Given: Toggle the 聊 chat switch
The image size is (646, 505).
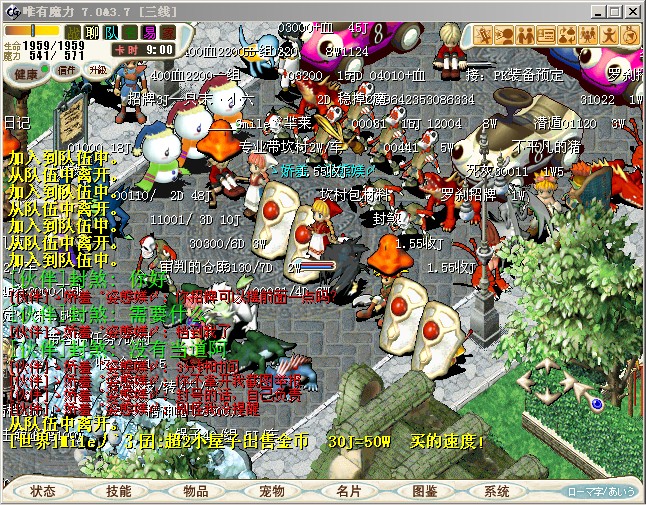Looking at the screenshot, I should [93, 32].
